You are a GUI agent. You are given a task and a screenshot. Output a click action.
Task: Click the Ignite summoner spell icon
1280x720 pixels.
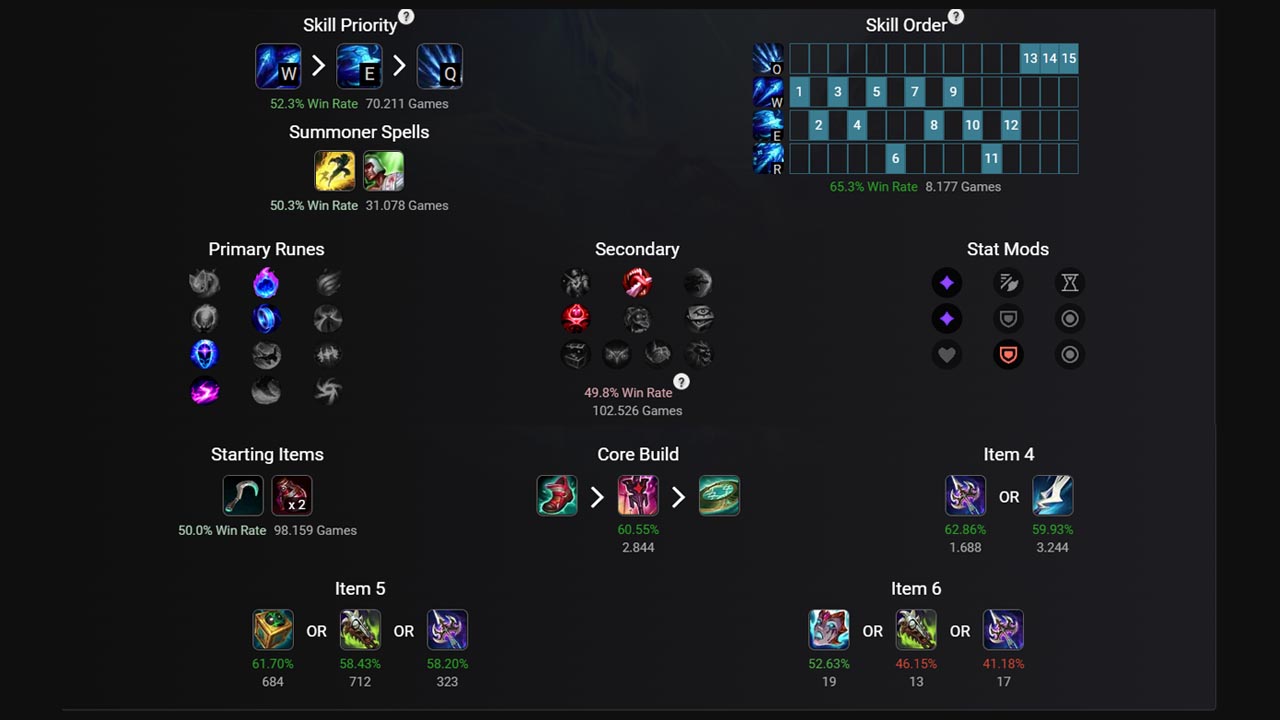(x=384, y=170)
